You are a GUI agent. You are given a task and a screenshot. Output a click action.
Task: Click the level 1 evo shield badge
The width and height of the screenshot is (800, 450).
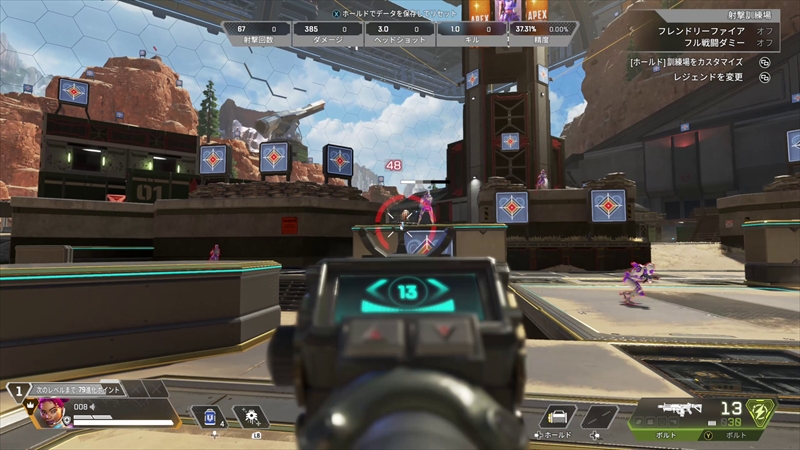18,391
